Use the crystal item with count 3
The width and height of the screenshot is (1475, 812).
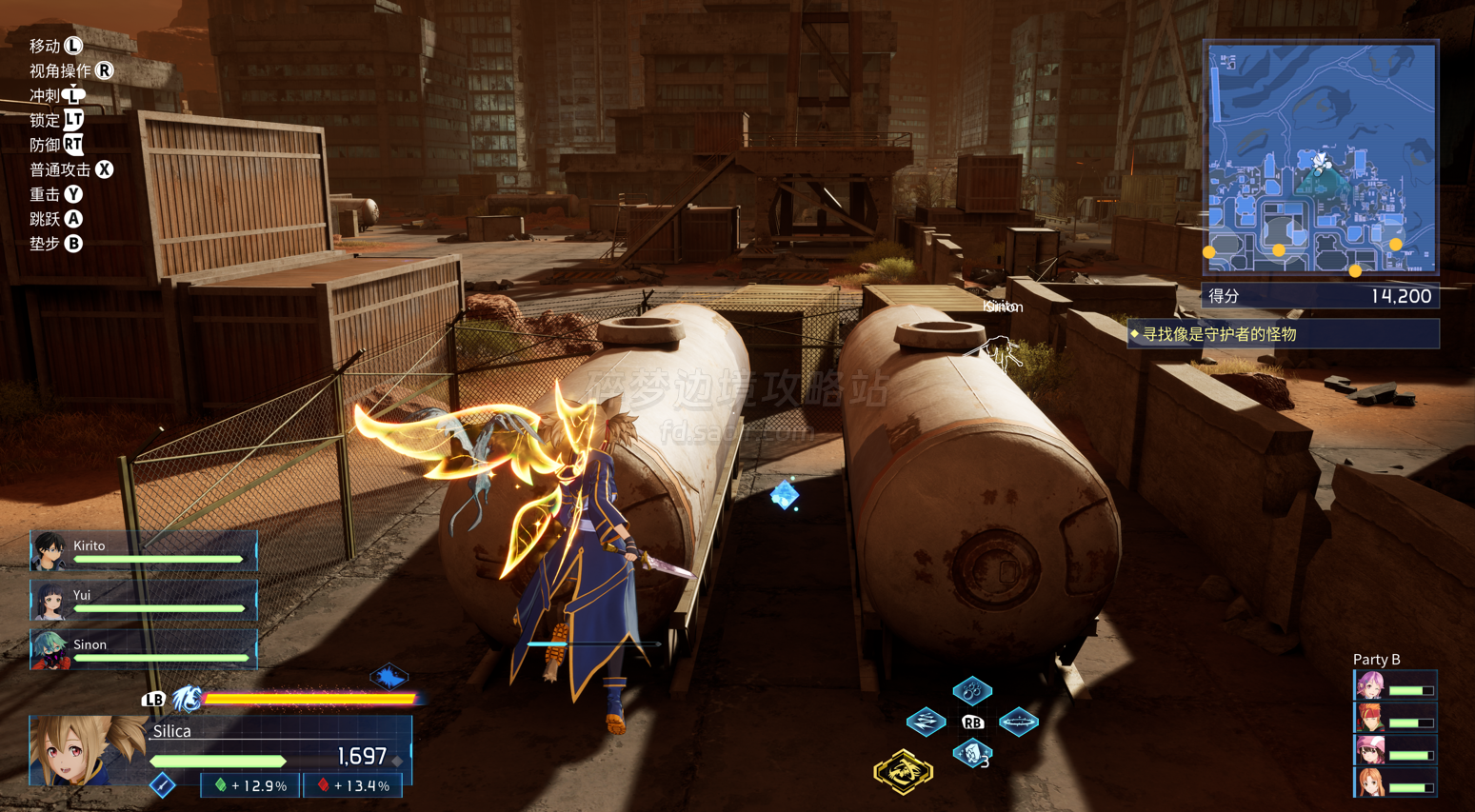coord(971,755)
